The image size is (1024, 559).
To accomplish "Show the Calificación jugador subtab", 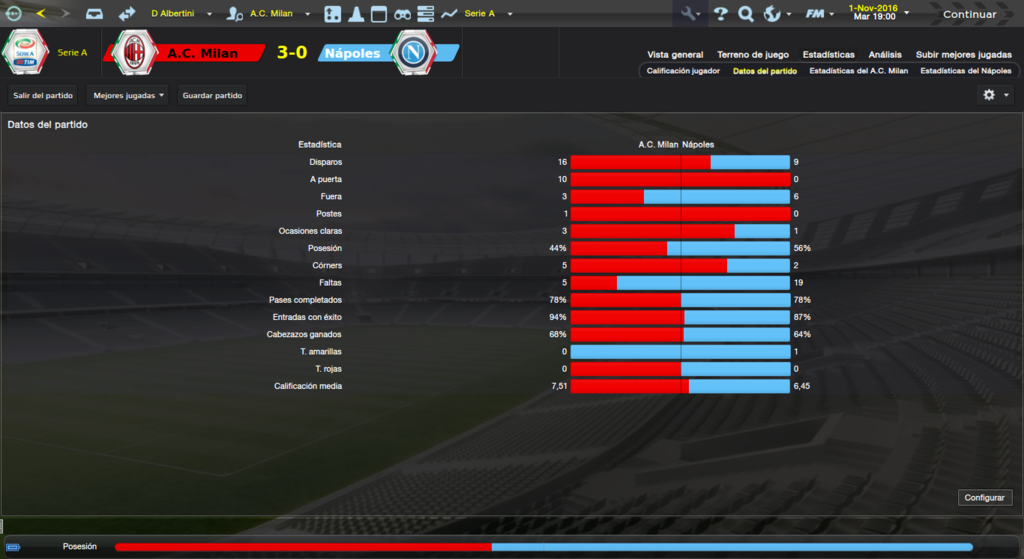I will click(x=683, y=72).
